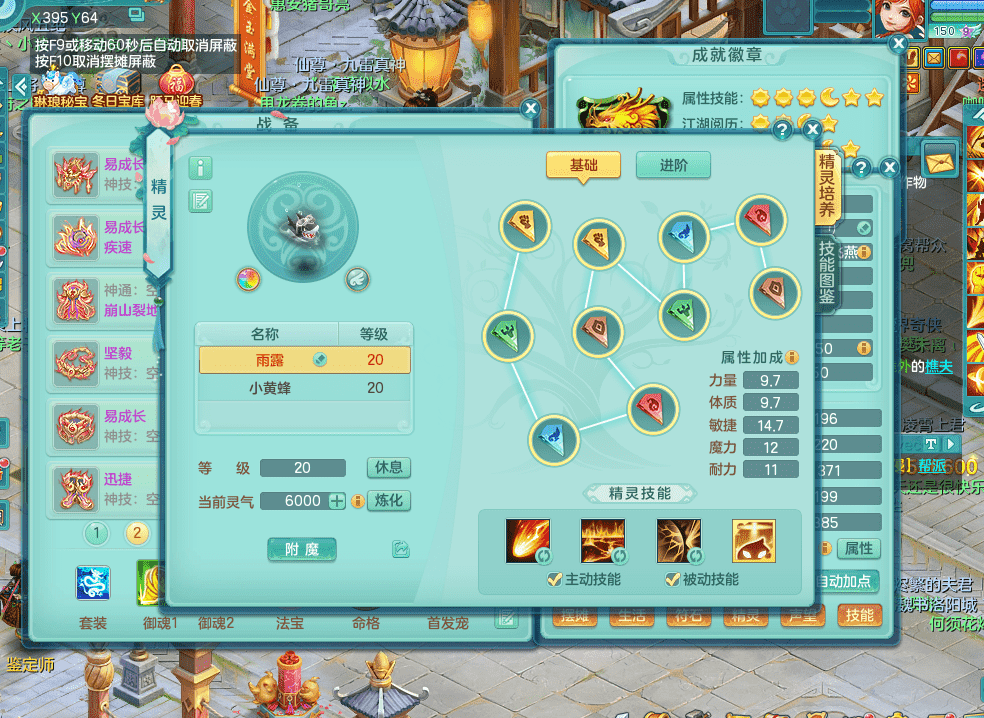The height and width of the screenshot is (718, 984).
Task: Select the 小黄蜂 spirit row
Action: [x=304, y=388]
